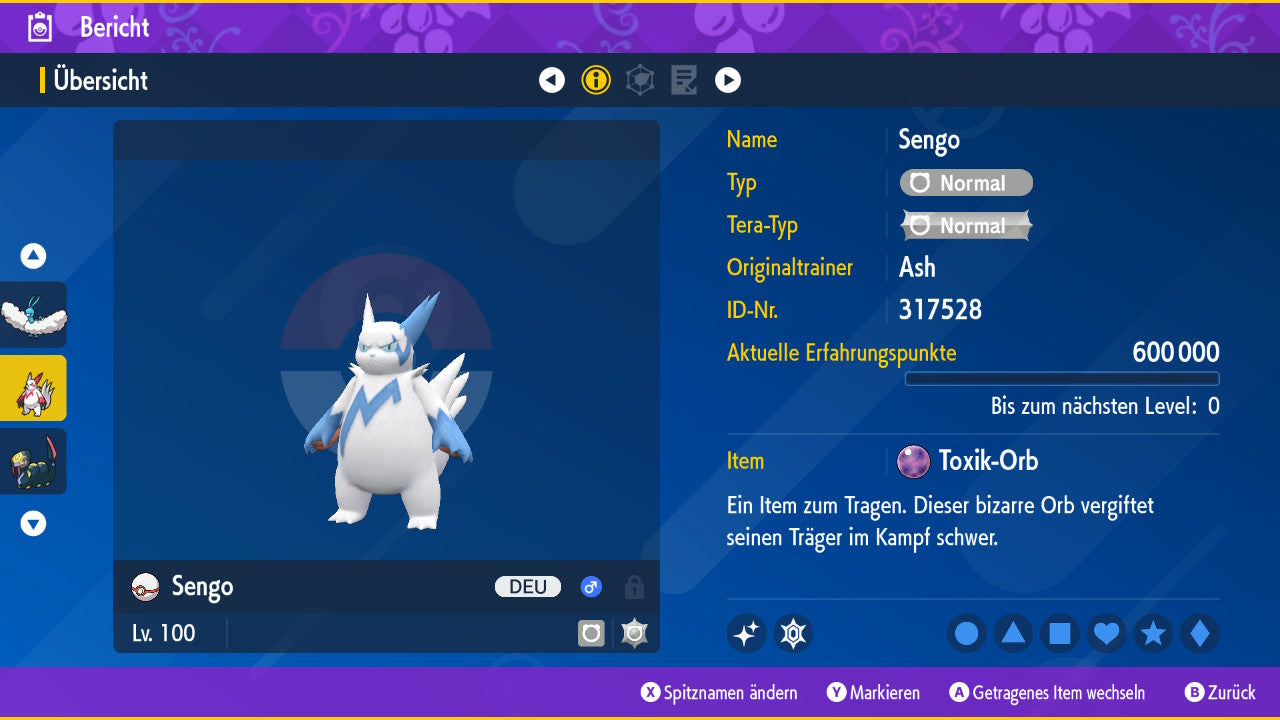Toggle the triangle marking
The height and width of the screenshot is (720, 1280).
pos(1013,633)
